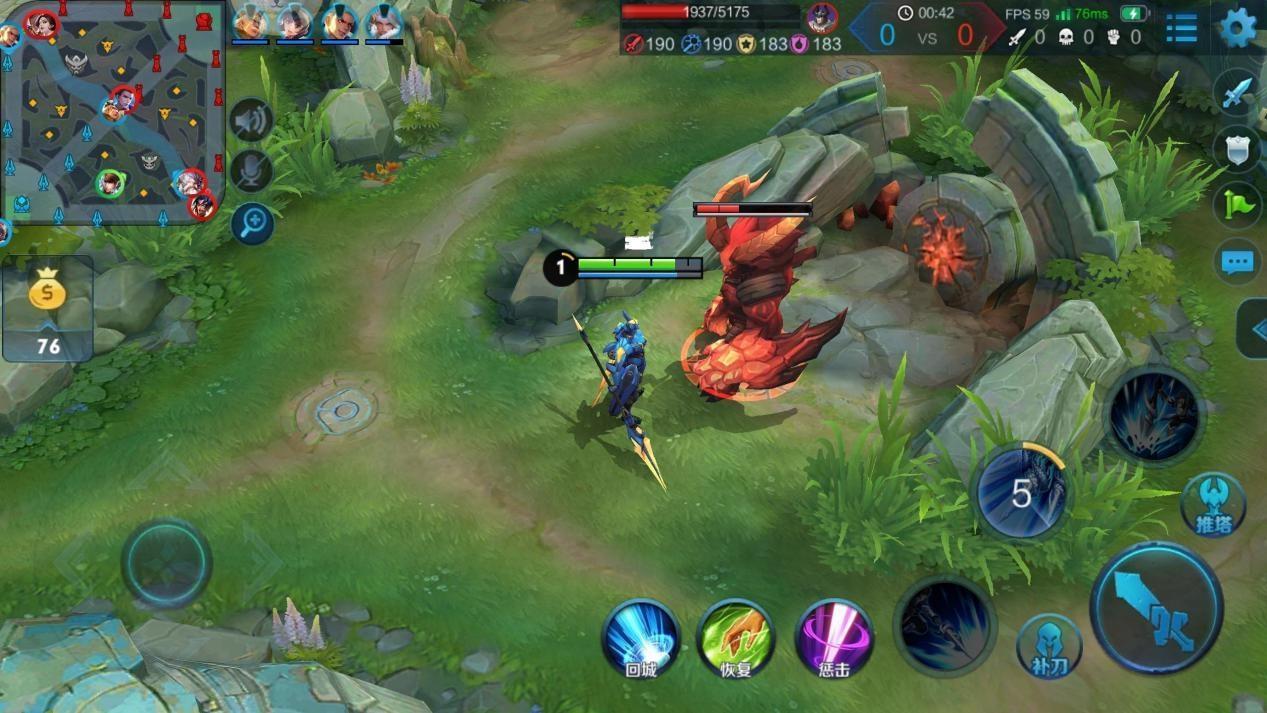The height and width of the screenshot is (713, 1267).
Task: Click the magnifier button beside the minimap
Action: [252, 223]
